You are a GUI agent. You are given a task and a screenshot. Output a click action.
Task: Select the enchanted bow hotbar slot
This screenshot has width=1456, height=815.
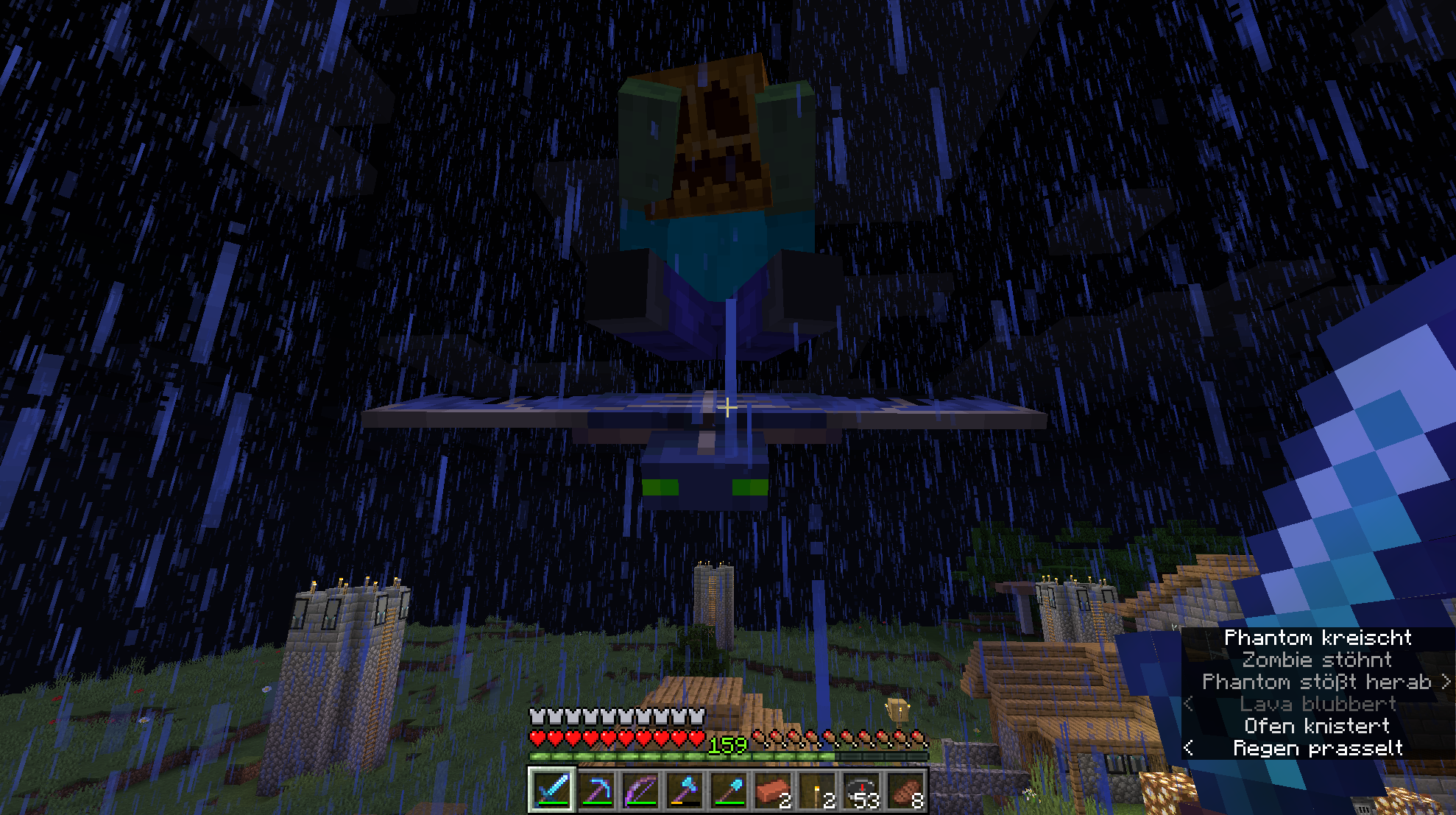point(640,791)
